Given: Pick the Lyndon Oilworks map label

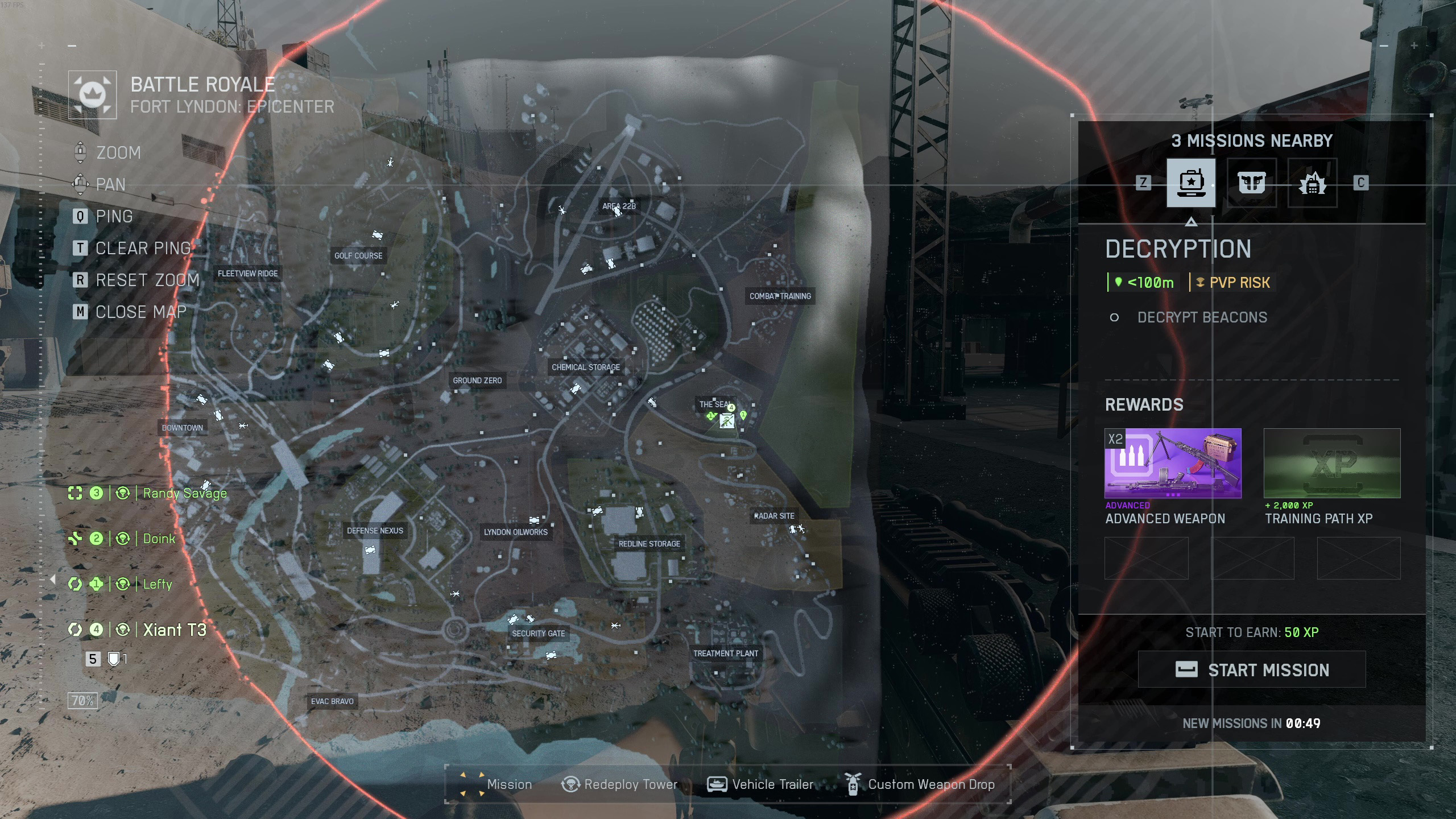Looking at the screenshot, I should pos(516,532).
